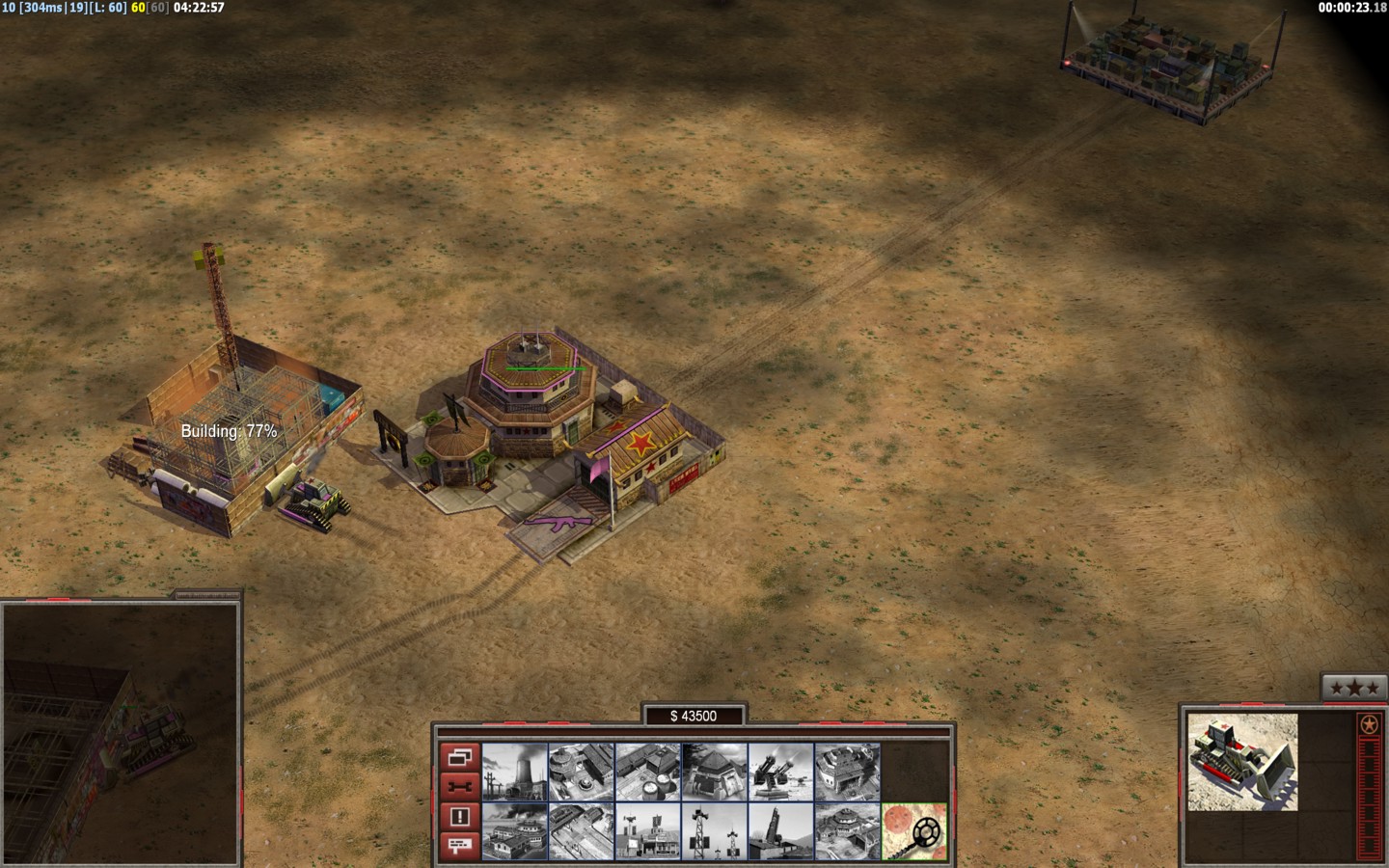Build the Nuclear Reactor cooling tower structure
The height and width of the screenshot is (868, 1389).
pos(515,771)
